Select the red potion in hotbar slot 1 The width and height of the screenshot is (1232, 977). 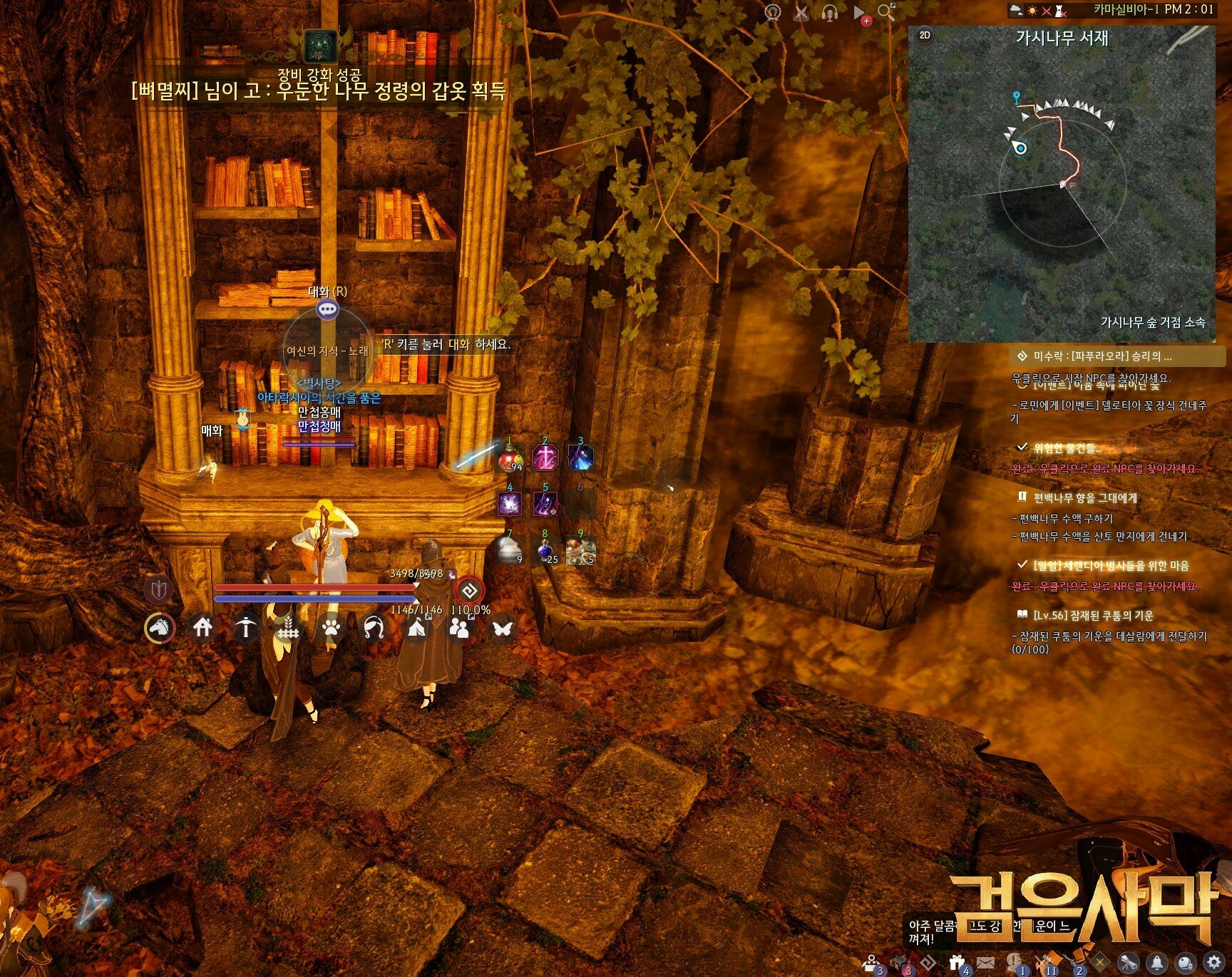[510, 458]
